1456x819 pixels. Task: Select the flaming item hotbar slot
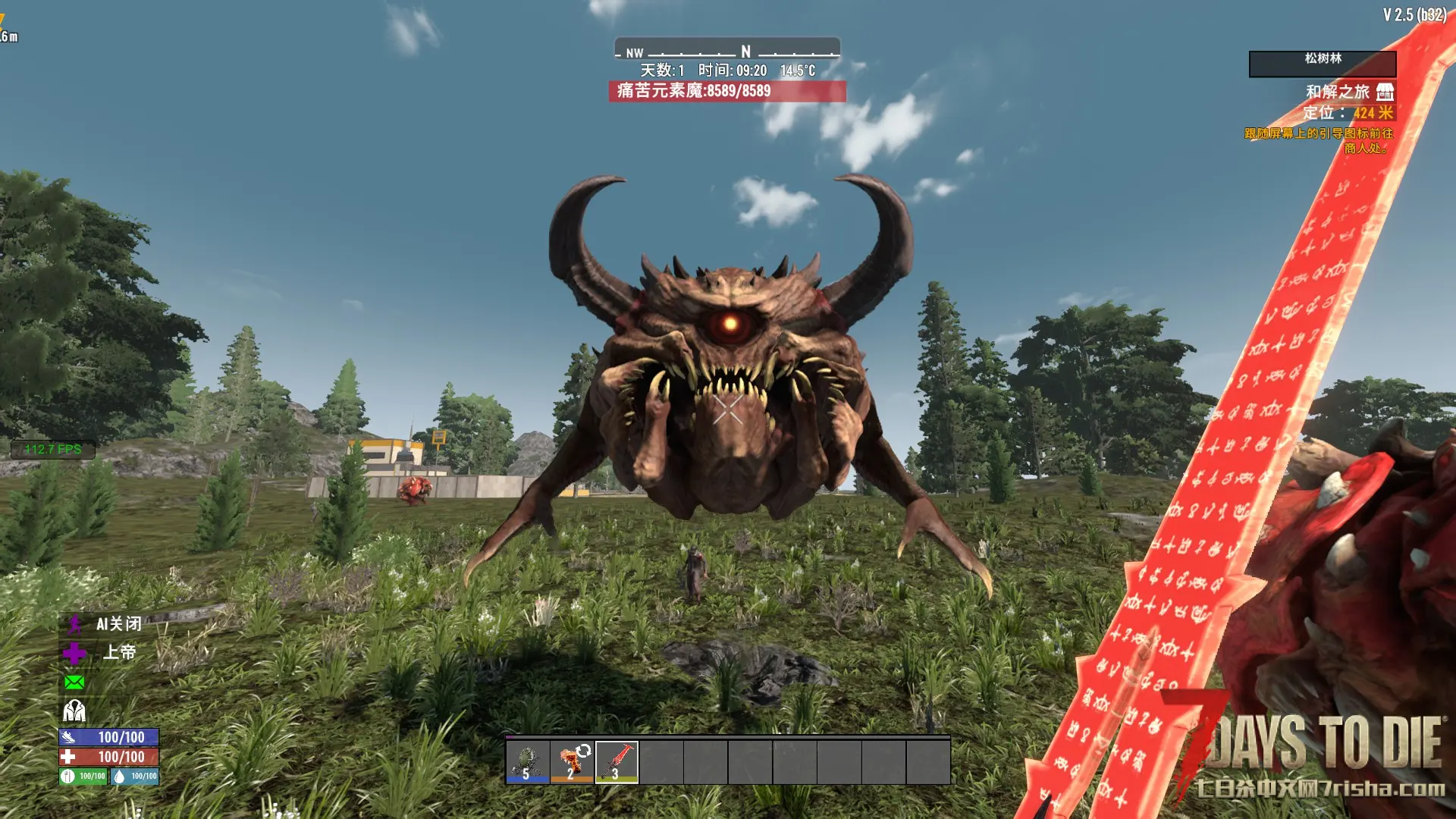(573, 761)
